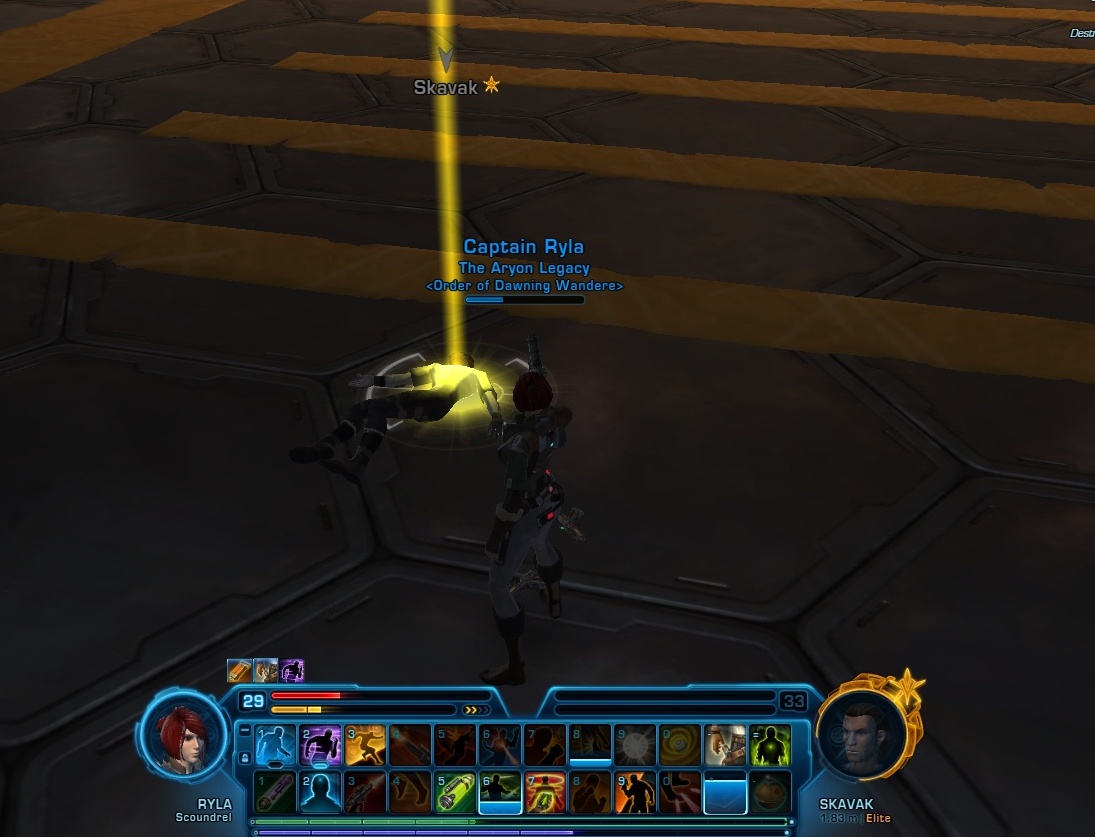Fire the sniper rifle ability icon
The image size is (1095, 837).
click(x=365, y=792)
